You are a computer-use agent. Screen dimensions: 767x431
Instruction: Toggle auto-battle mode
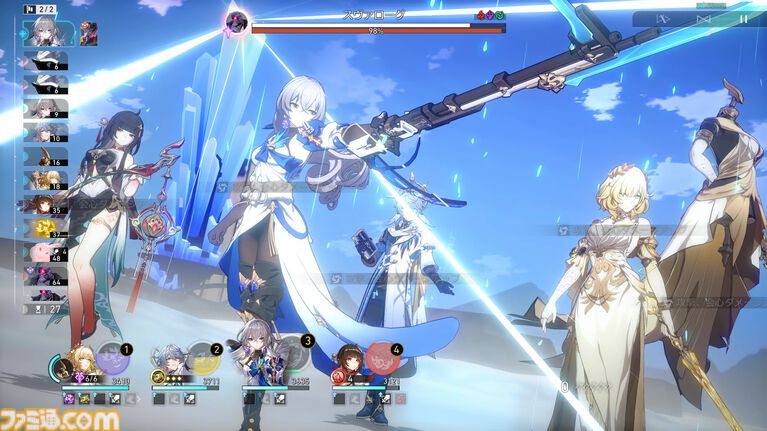pos(663,18)
